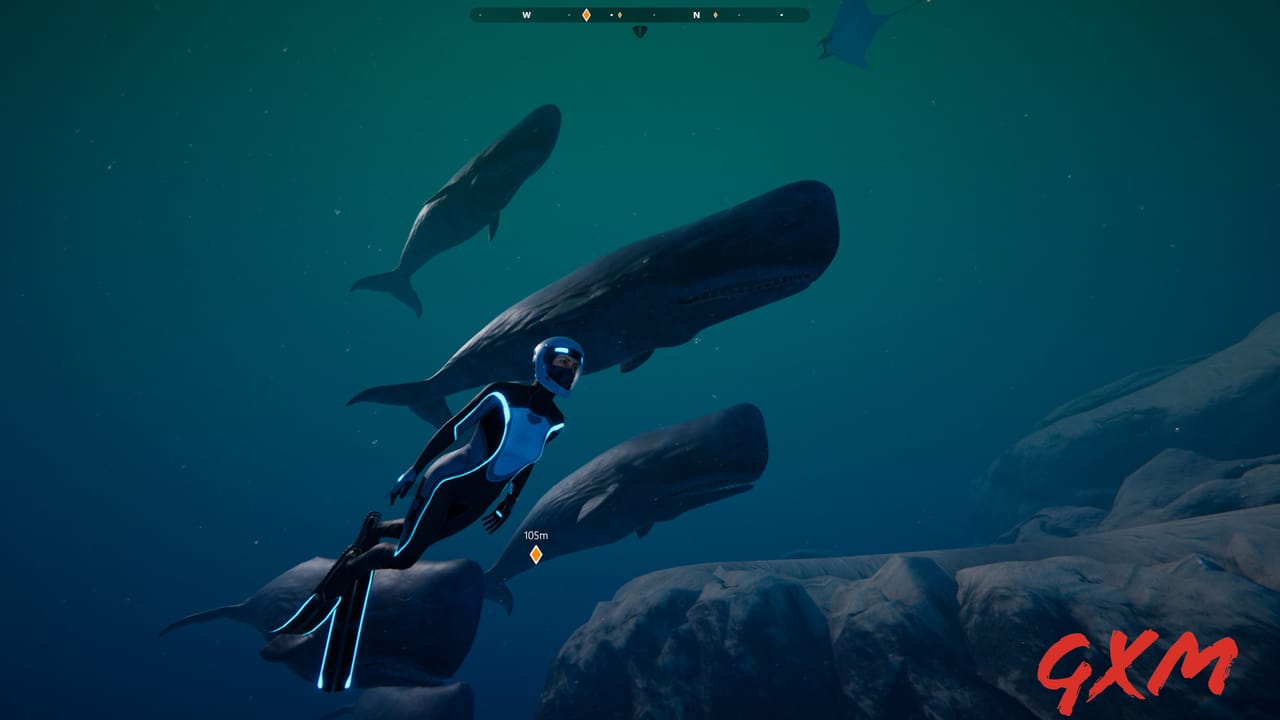Viewport: 1280px width, 720px height.
Task: Click the tick mark at the far right compass edge
Action: pos(781,15)
